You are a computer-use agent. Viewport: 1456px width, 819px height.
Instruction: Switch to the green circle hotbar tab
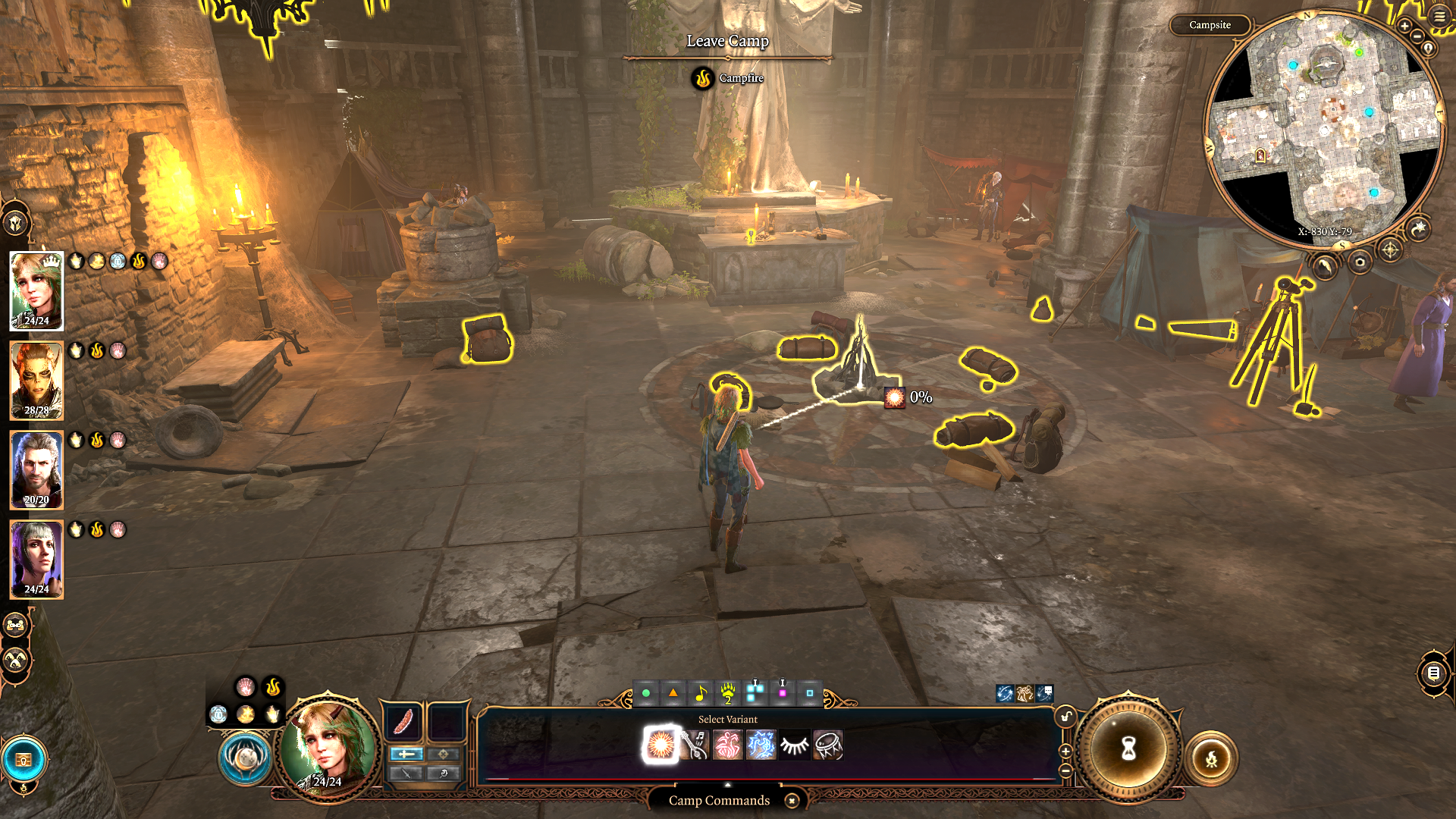pos(646,693)
